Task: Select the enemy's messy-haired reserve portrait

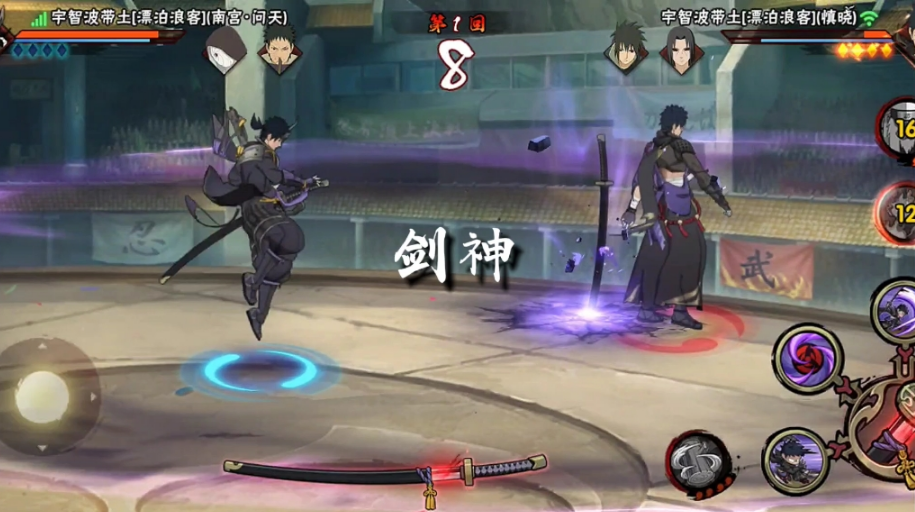Action: [626, 47]
